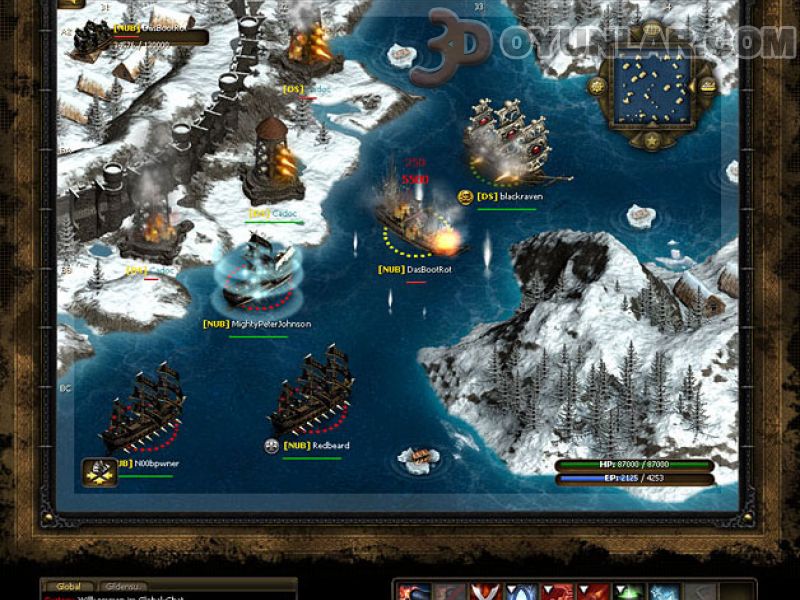800x600 pixels.
Task: Click the sea chart minimap
Action: [x=652, y=88]
